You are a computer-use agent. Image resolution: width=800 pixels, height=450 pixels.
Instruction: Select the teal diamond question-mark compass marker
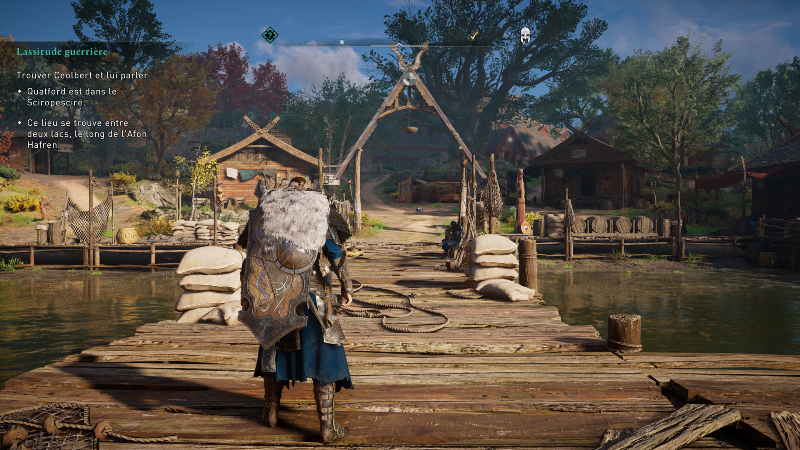269,35
